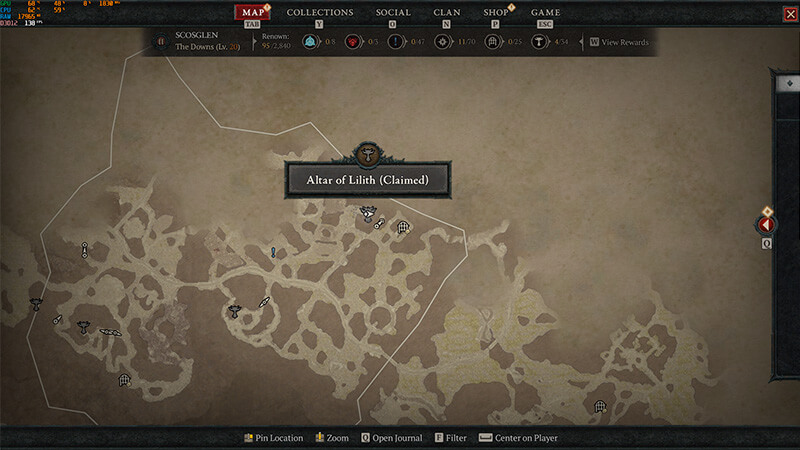The image size is (800, 450).
Task: Click the Zoom control in the bottom bar
Action: (x=332, y=438)
